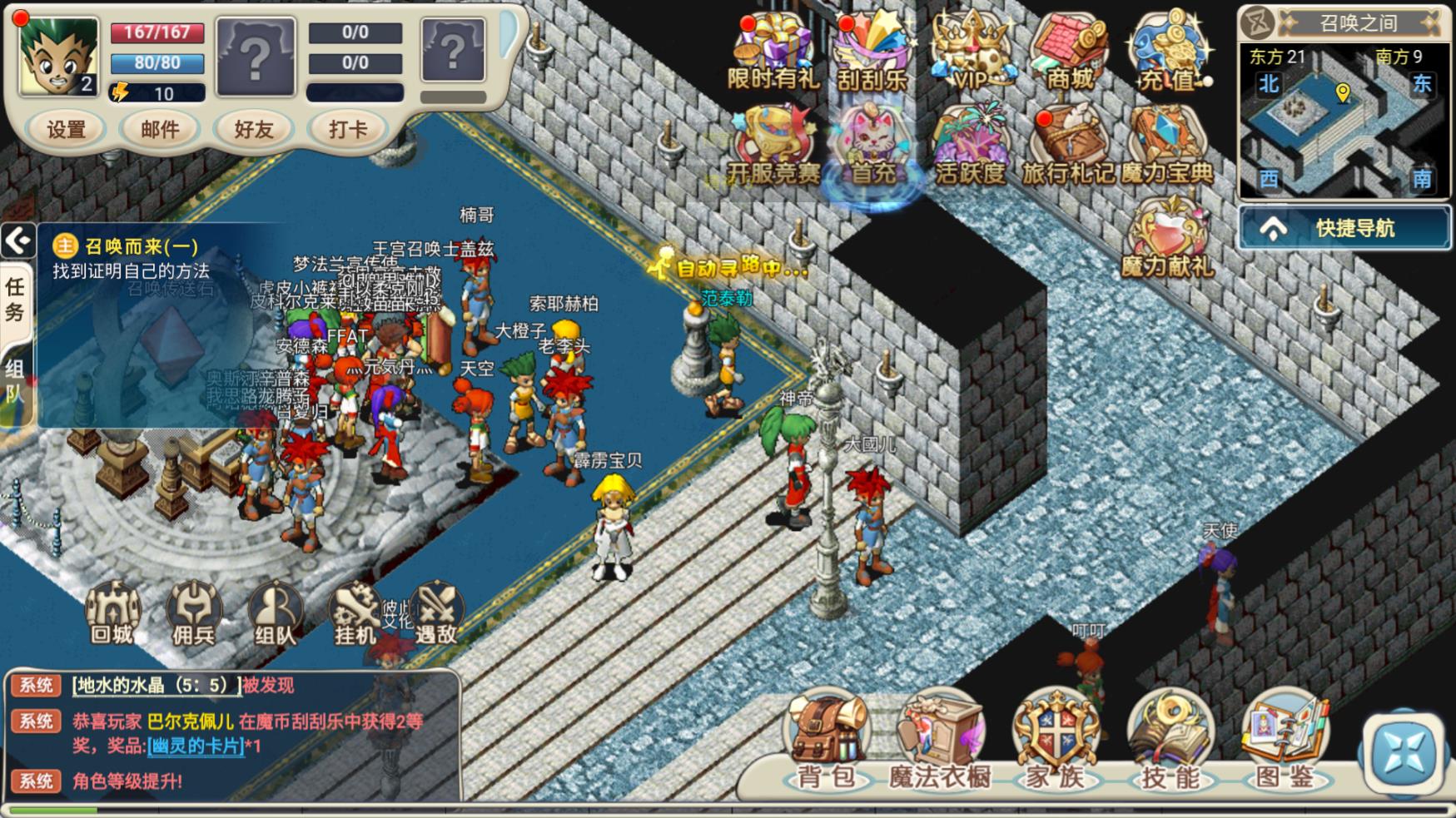Open the 刮刮乐 scratch card icon

pos(872,52)
